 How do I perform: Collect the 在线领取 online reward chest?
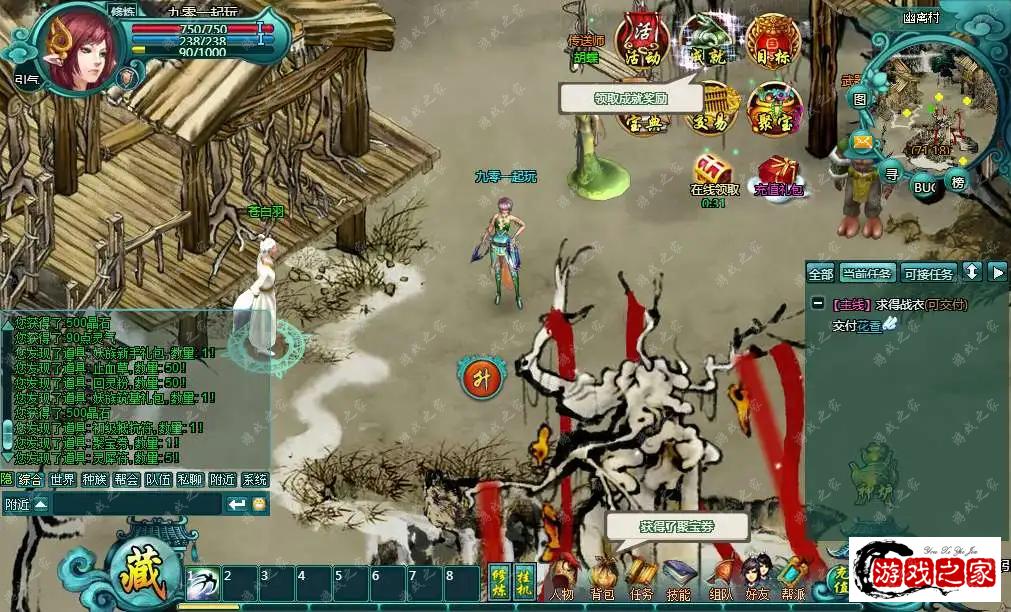click(713, 170)
